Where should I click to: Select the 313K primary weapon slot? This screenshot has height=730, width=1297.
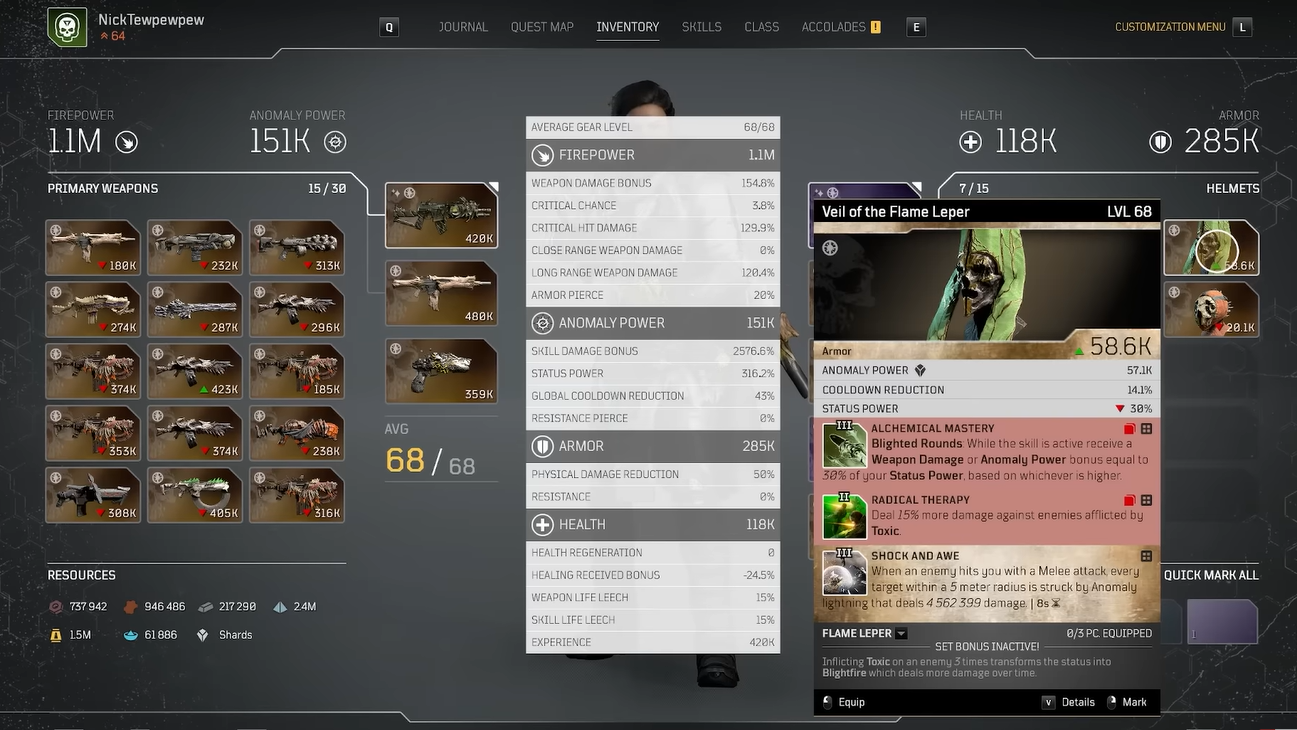(297, 247)
